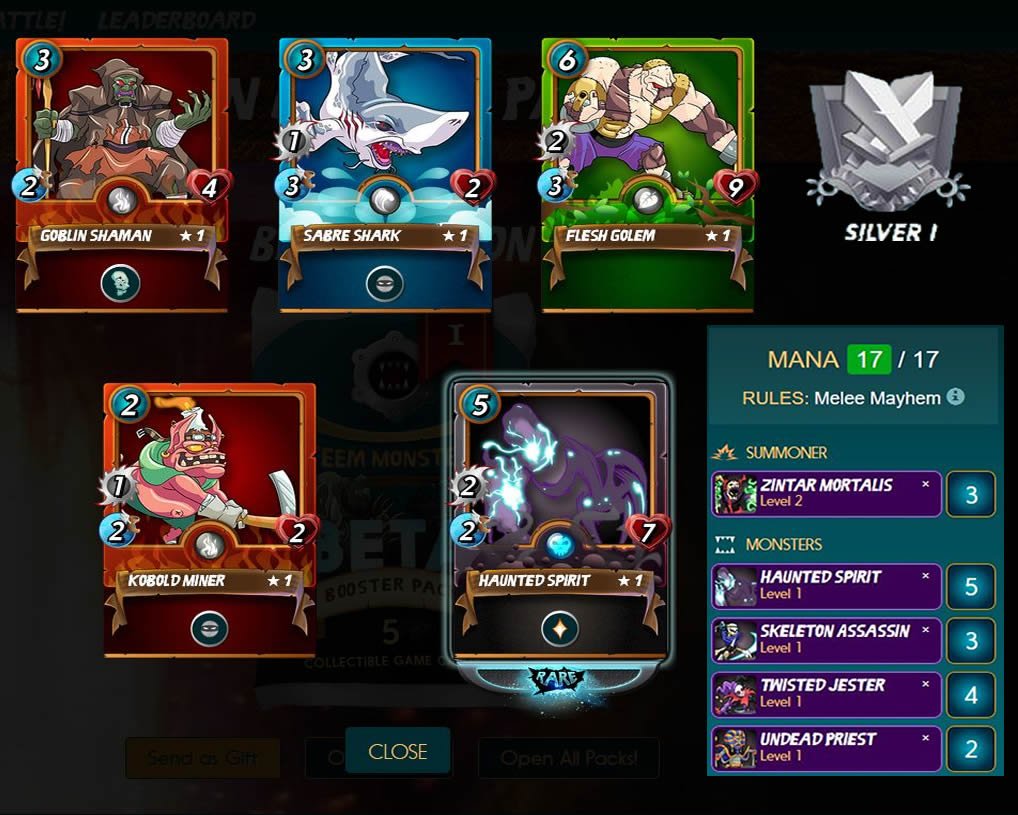This screenshot has width=1018, height=815.
Task: Select the Kobold Miner card
Action: (210, 520)
